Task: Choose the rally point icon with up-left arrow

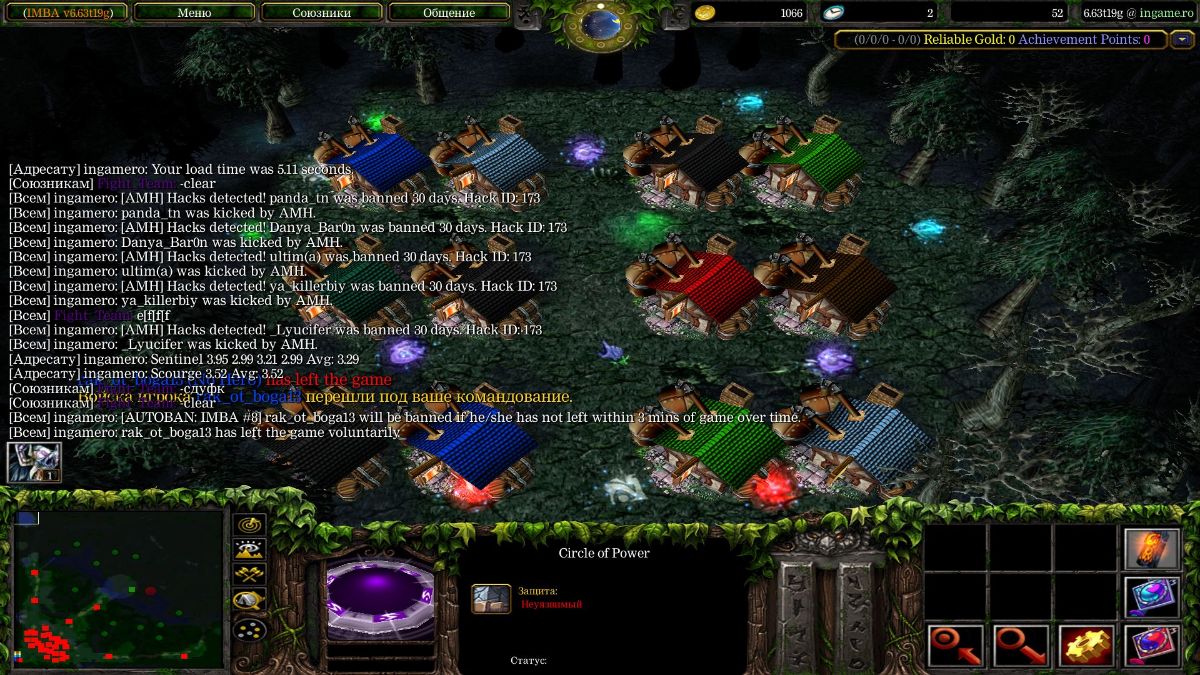Action: tap(955, 645)
